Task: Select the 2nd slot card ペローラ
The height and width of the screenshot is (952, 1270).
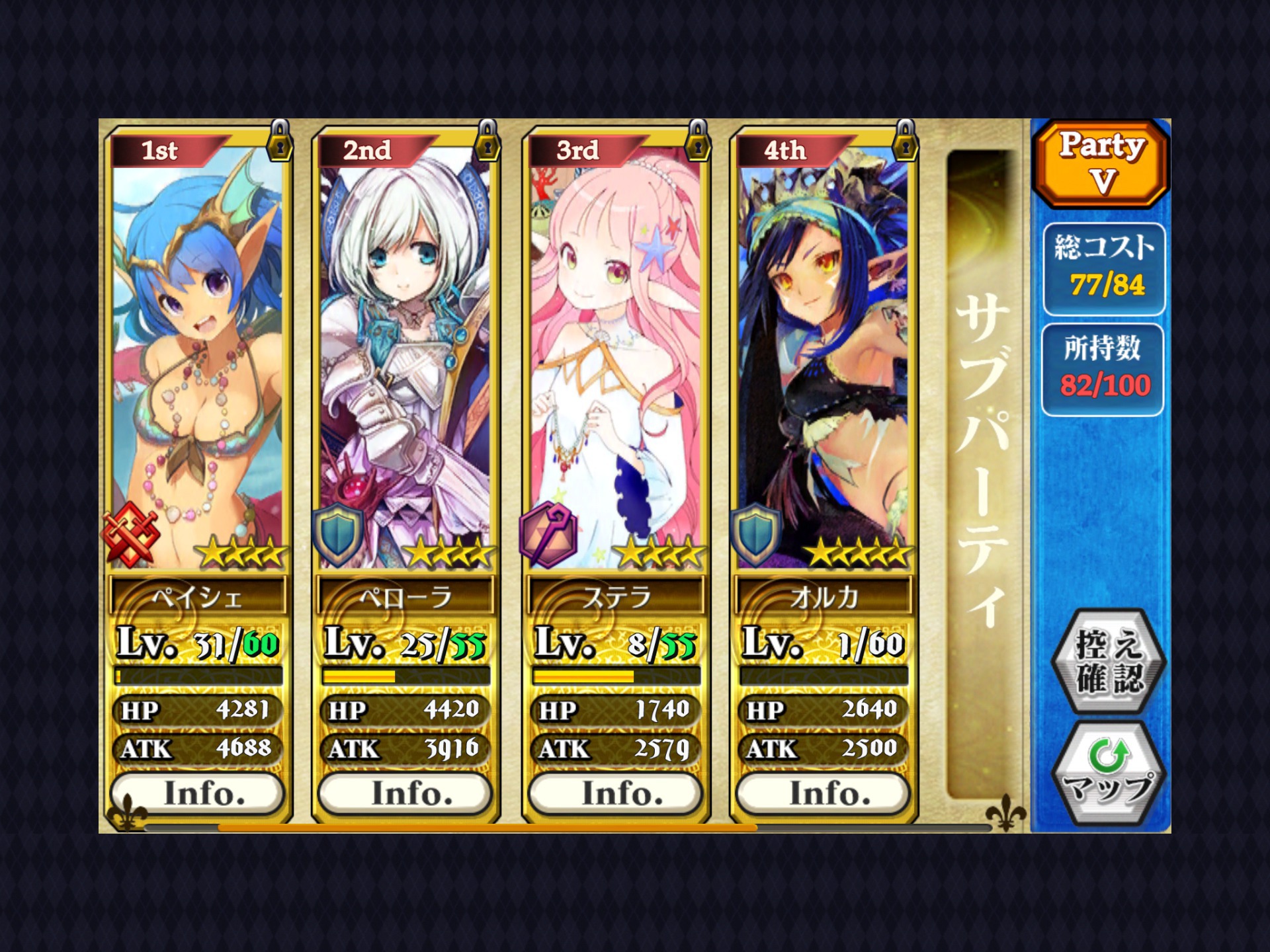Action: point(405,357)
